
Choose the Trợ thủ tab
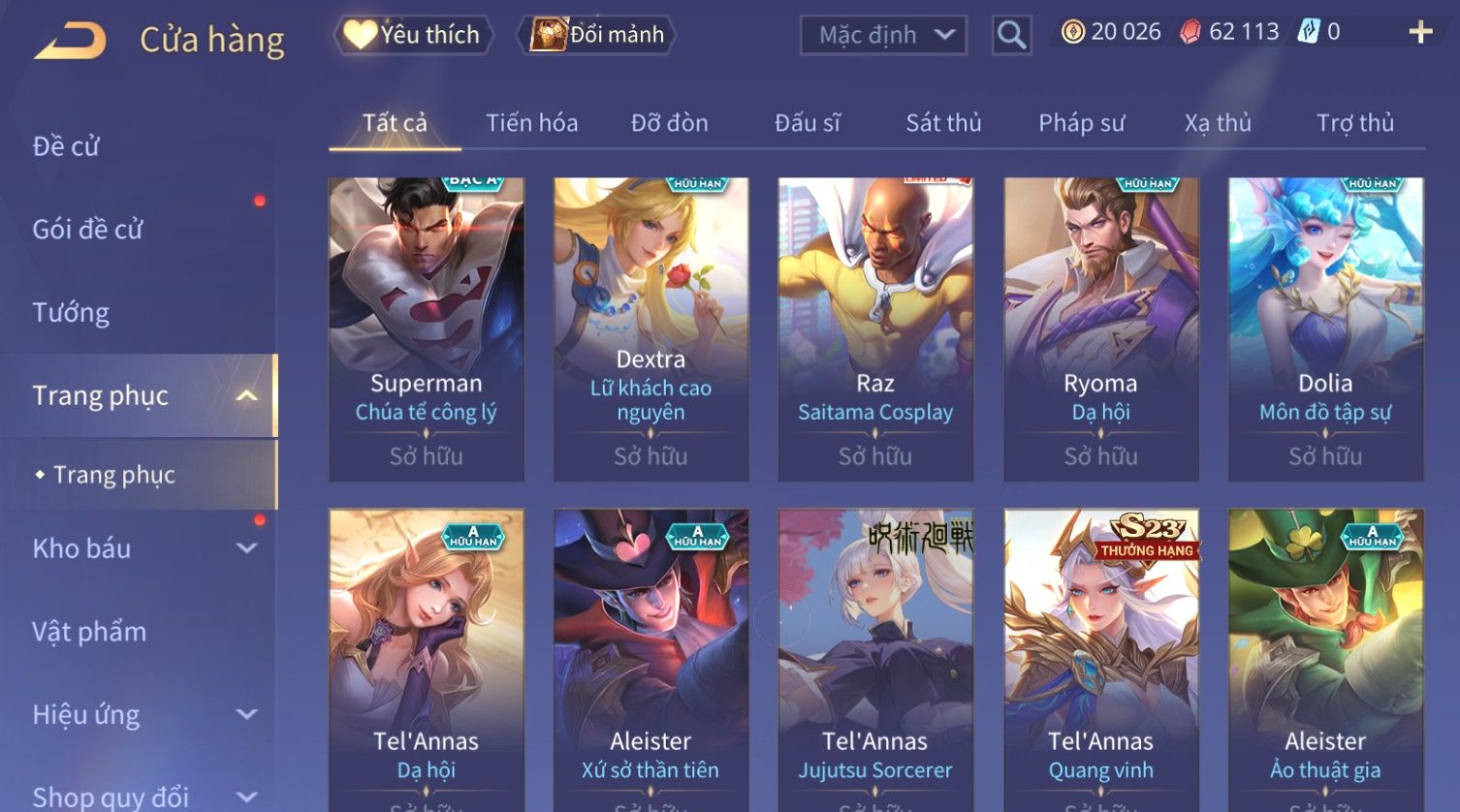[x=1354, y=123]
